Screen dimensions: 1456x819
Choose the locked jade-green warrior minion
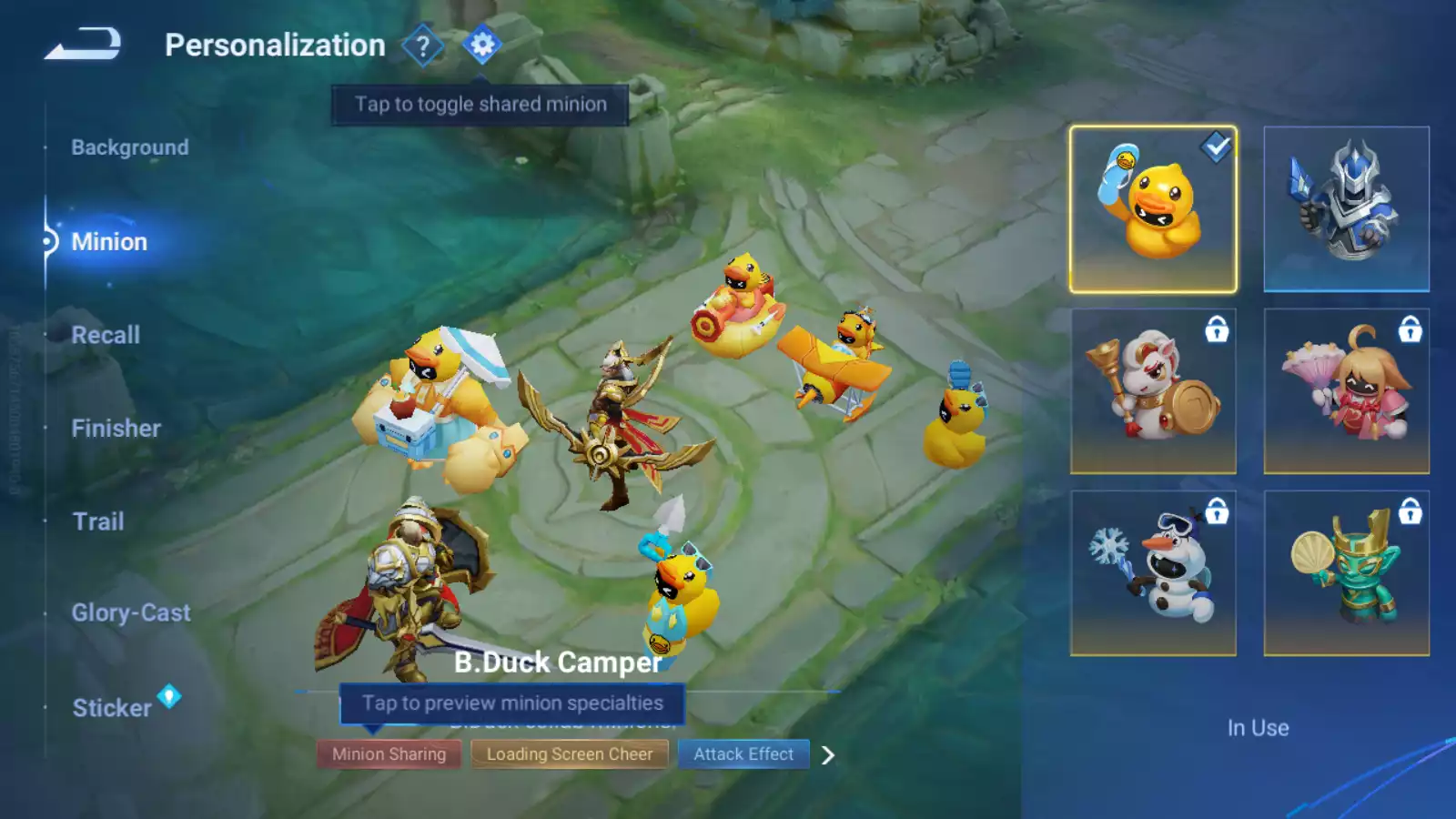[x=1346, y=573]
